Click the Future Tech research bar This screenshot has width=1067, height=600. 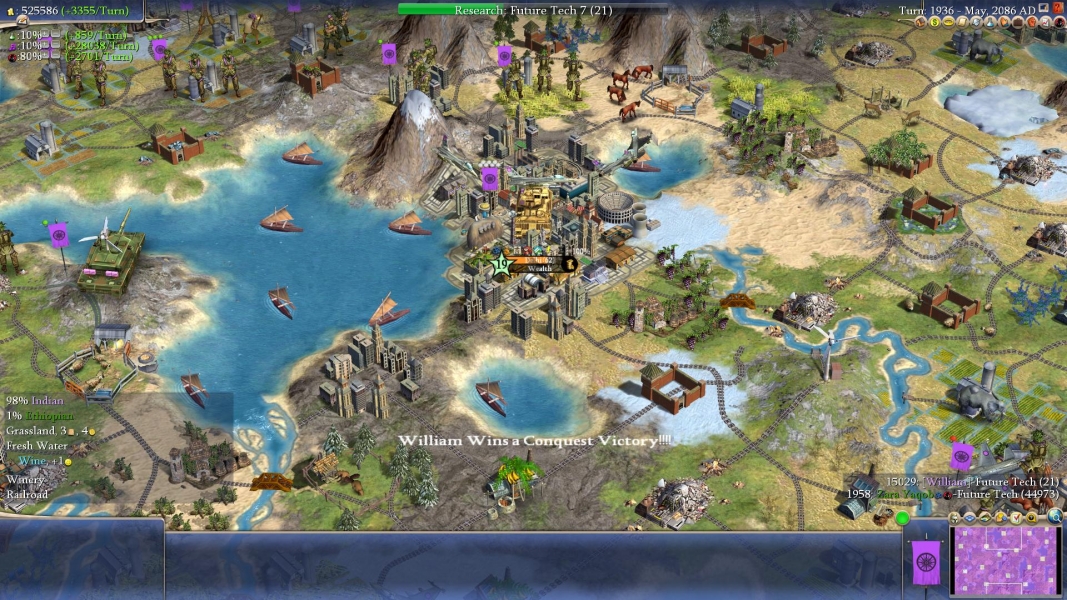pyautogui.click(x=519, y=9)
